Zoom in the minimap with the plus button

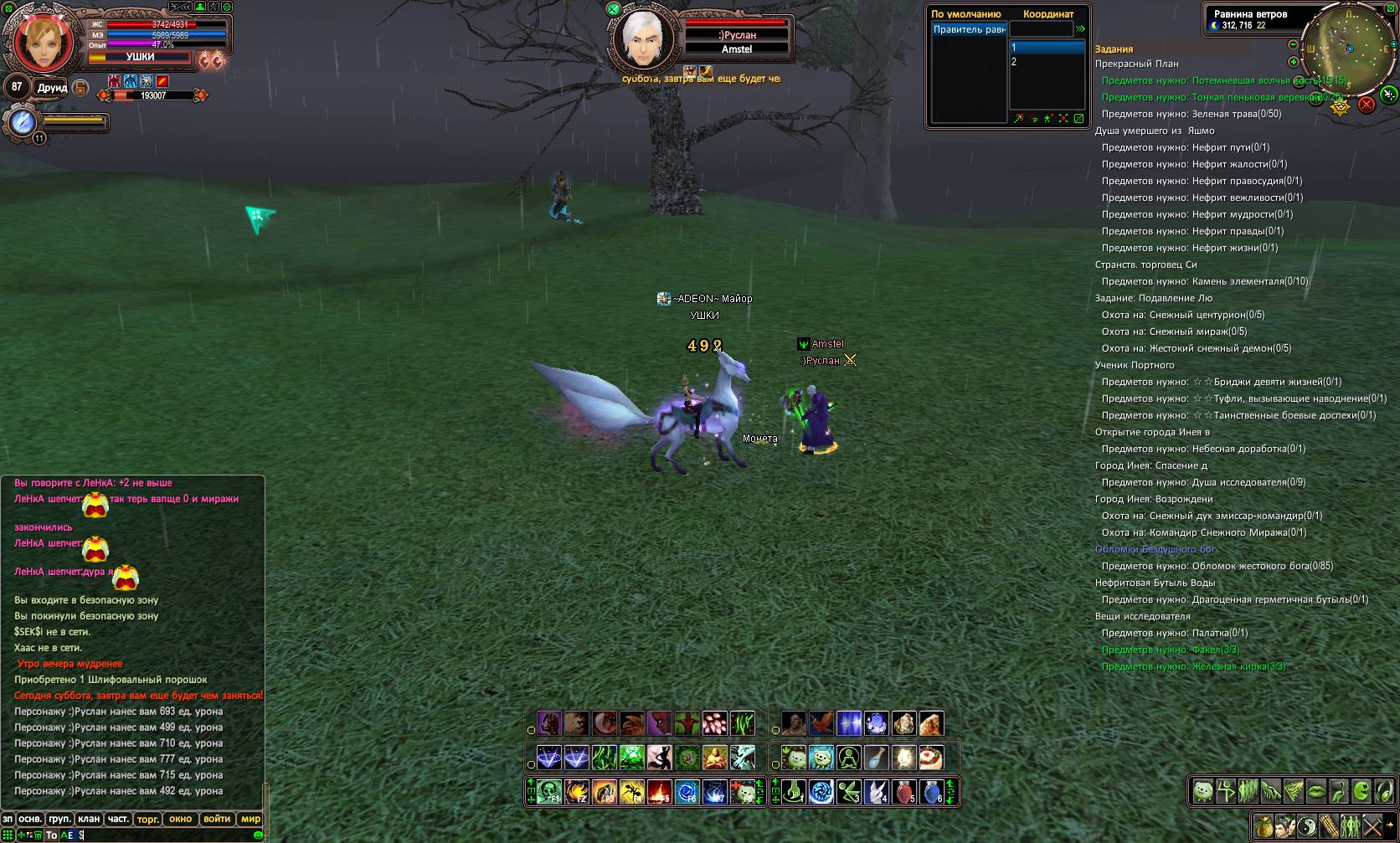point(1293,62)
